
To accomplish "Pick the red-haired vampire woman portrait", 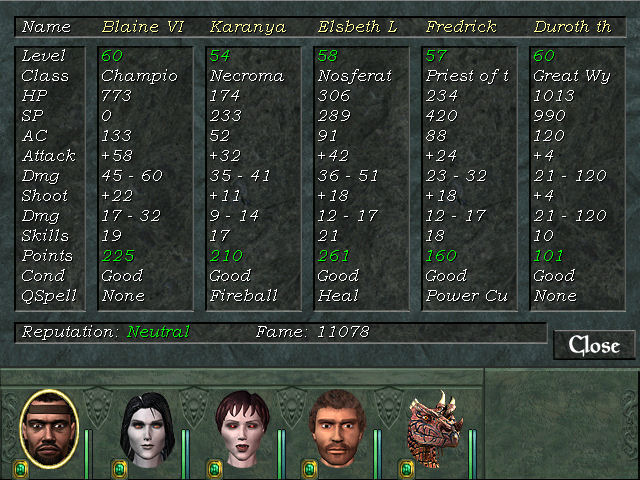I will [x=243, y=430].
